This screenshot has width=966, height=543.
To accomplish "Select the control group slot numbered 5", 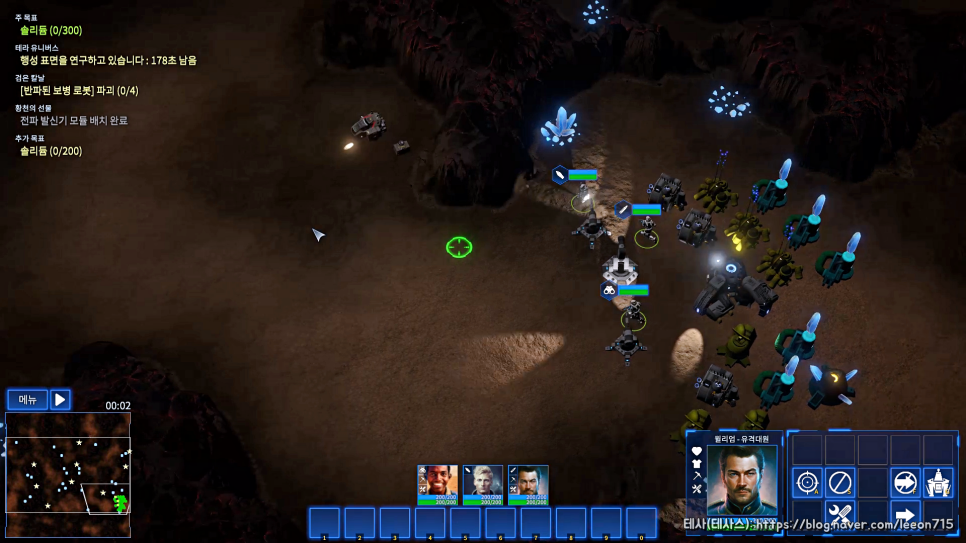I will click(x=465, y=523).
